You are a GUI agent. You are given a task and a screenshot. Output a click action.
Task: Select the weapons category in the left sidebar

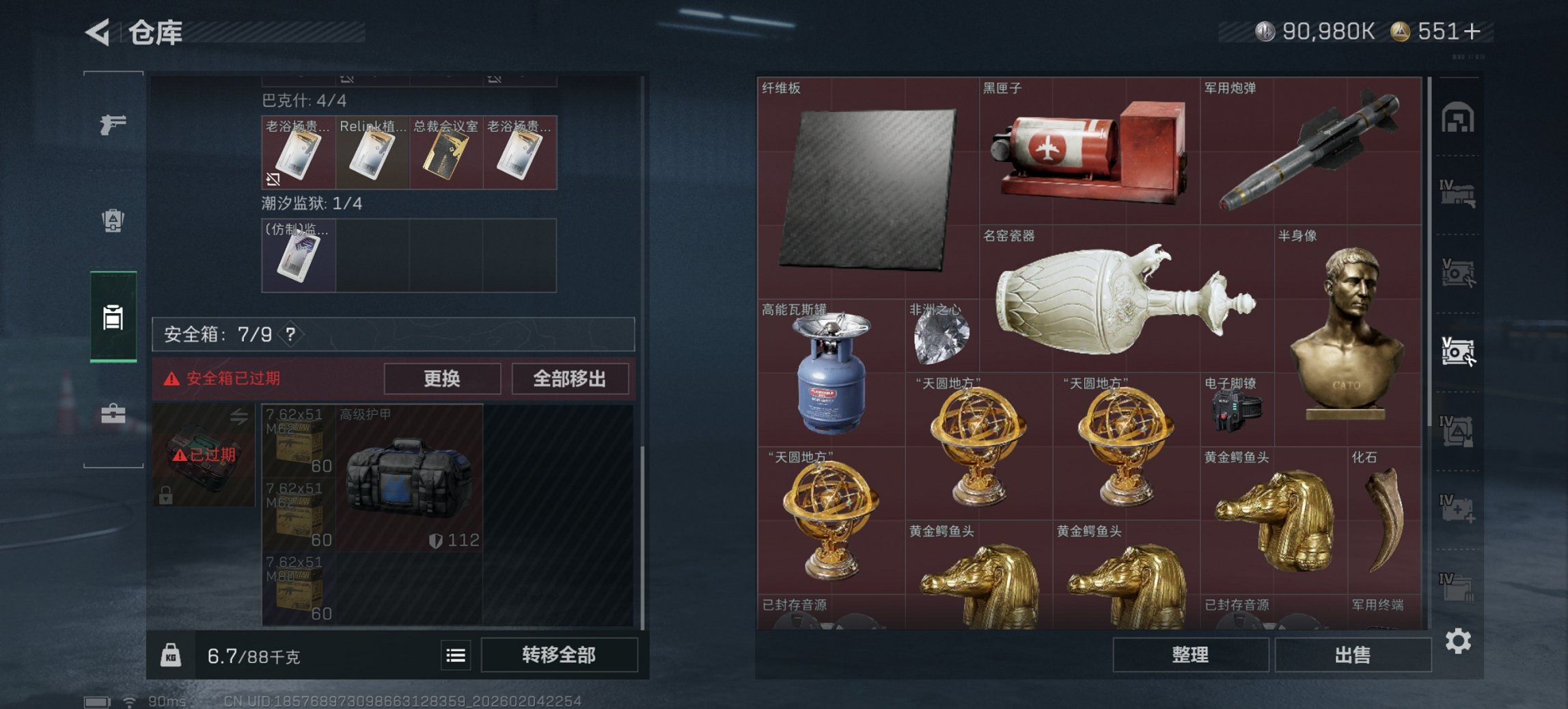pyautogui.click(x=115, y=126)
